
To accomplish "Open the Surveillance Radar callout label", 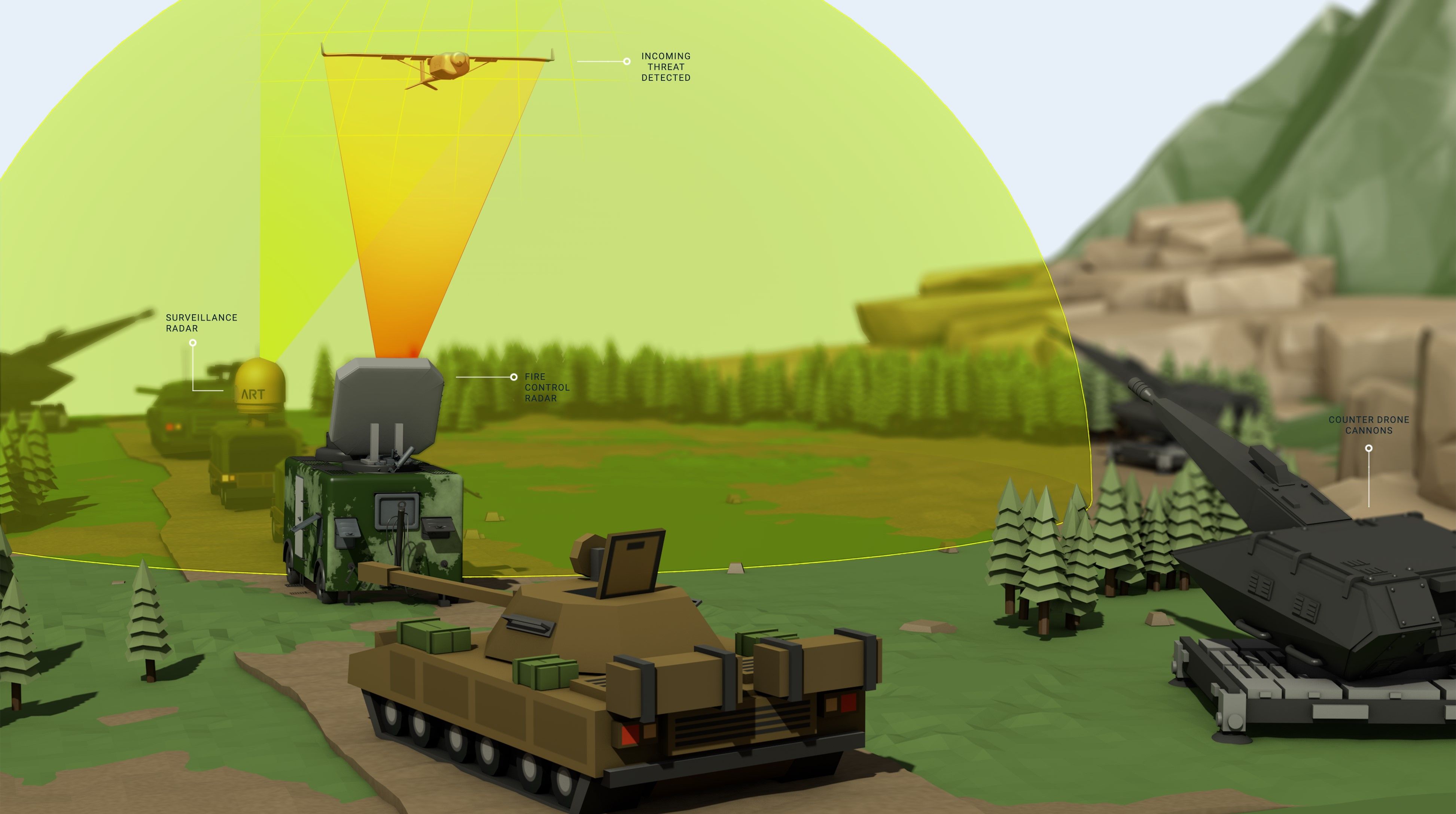I will 201,322.
